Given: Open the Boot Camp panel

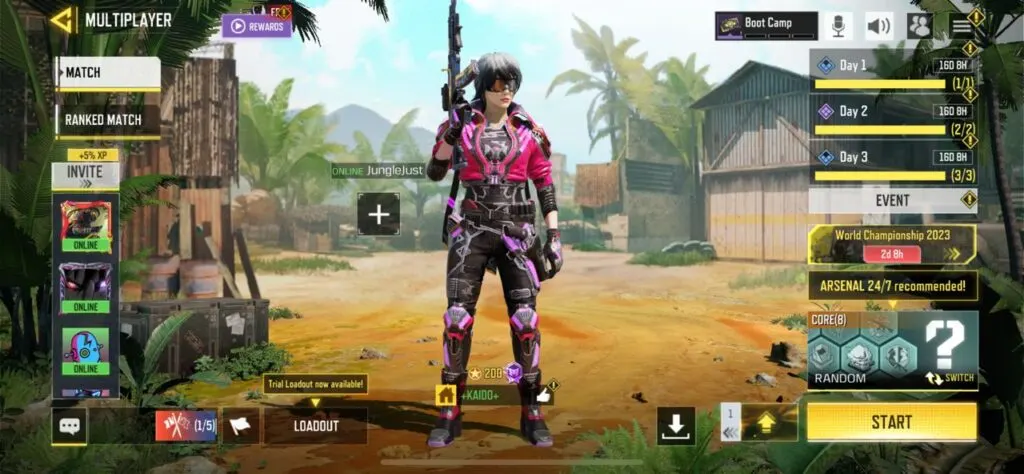Looking at the screenshot, I should point(766,26).
